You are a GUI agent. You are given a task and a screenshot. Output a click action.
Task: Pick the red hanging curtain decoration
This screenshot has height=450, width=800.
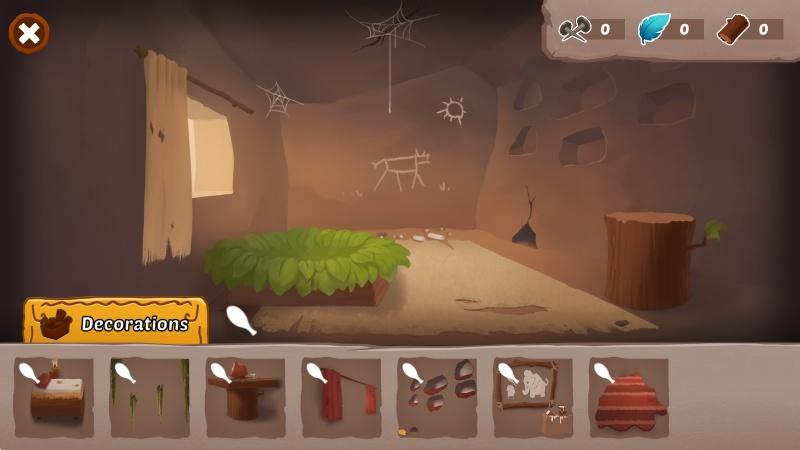point(342,397)
